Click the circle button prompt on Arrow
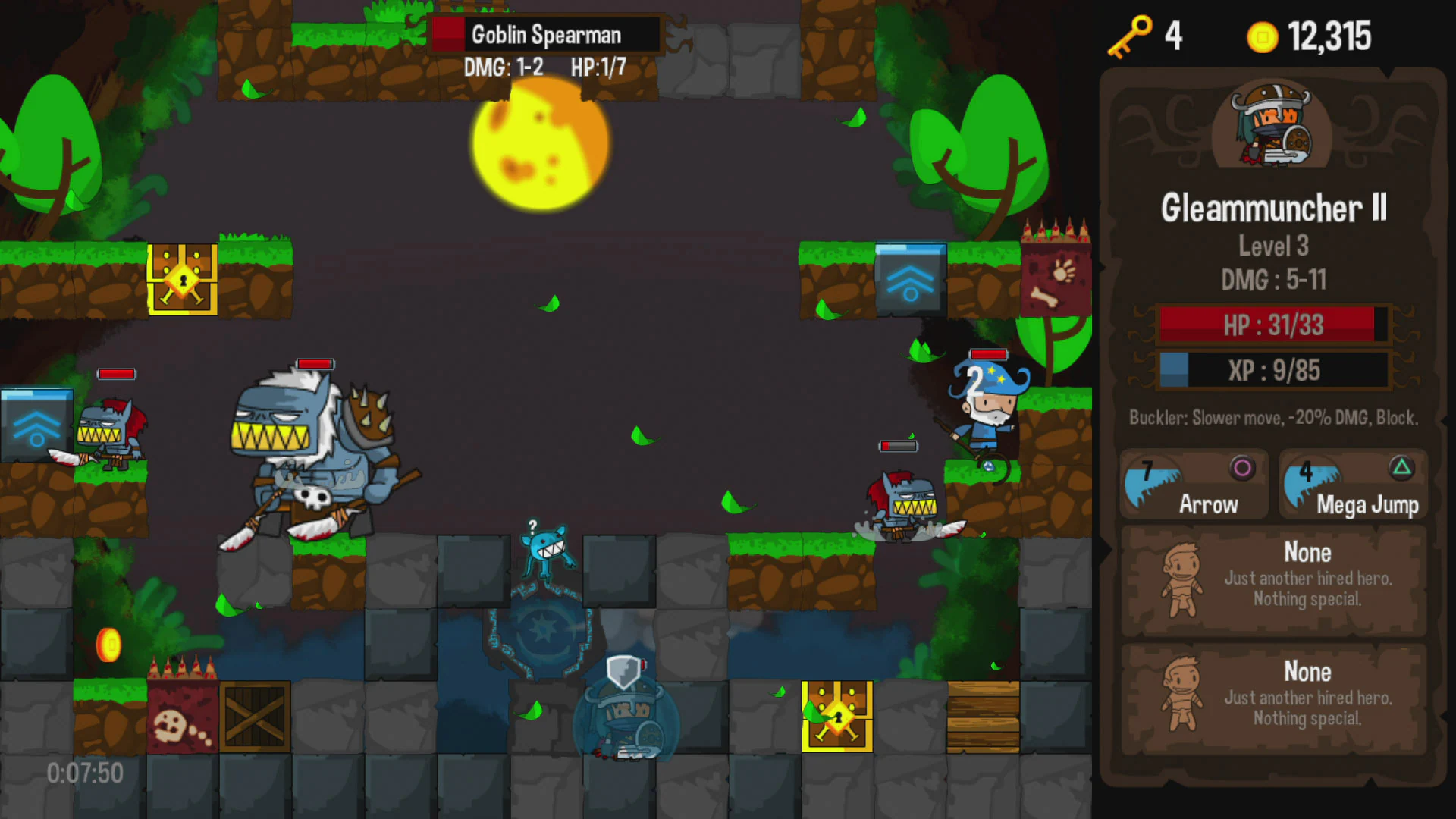1456x819 pixels. pyautogui.click(x=1244, y=466)
